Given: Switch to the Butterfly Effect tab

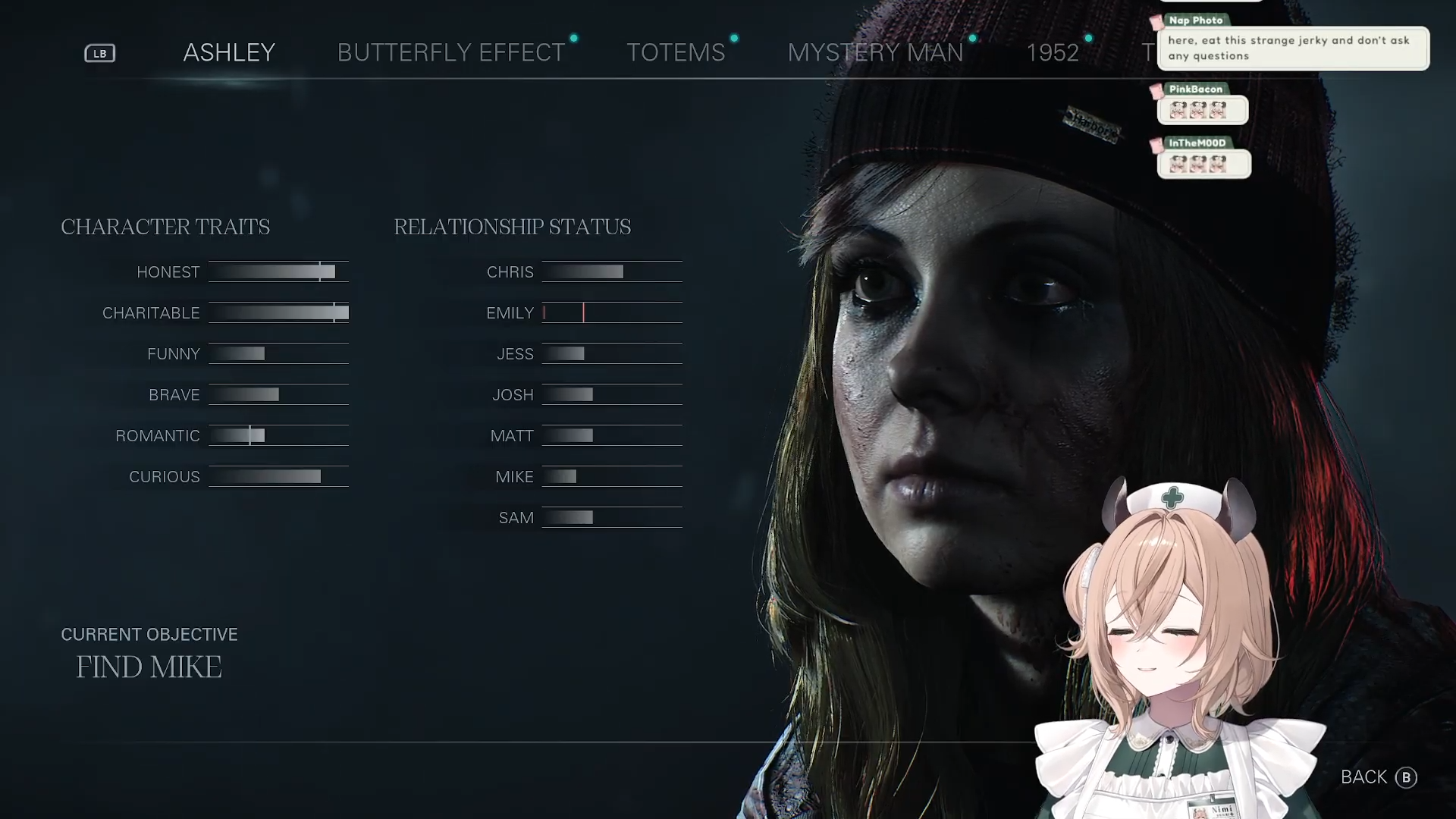Looking at the screenshot, I should click(x=451, y=52).
